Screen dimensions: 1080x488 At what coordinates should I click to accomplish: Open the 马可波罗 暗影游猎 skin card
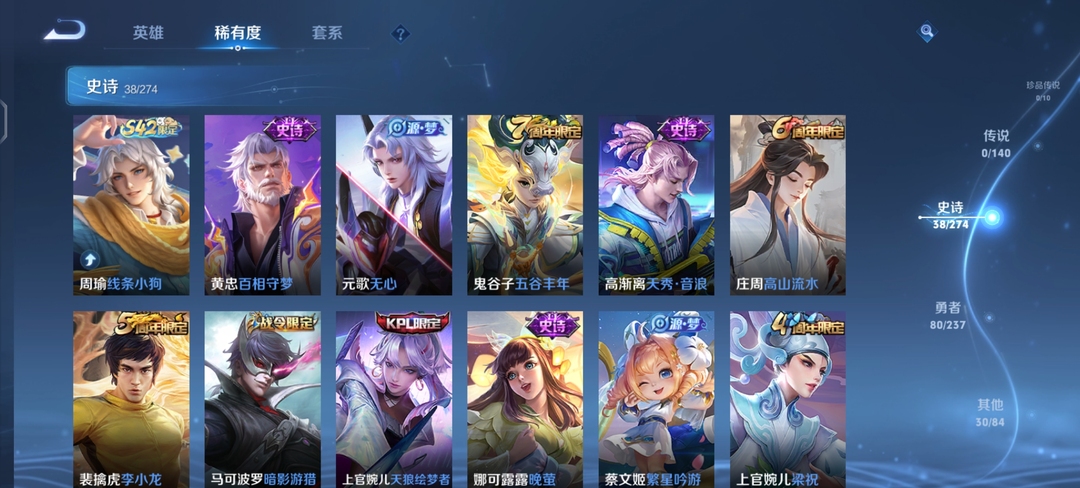coord(262,400)
